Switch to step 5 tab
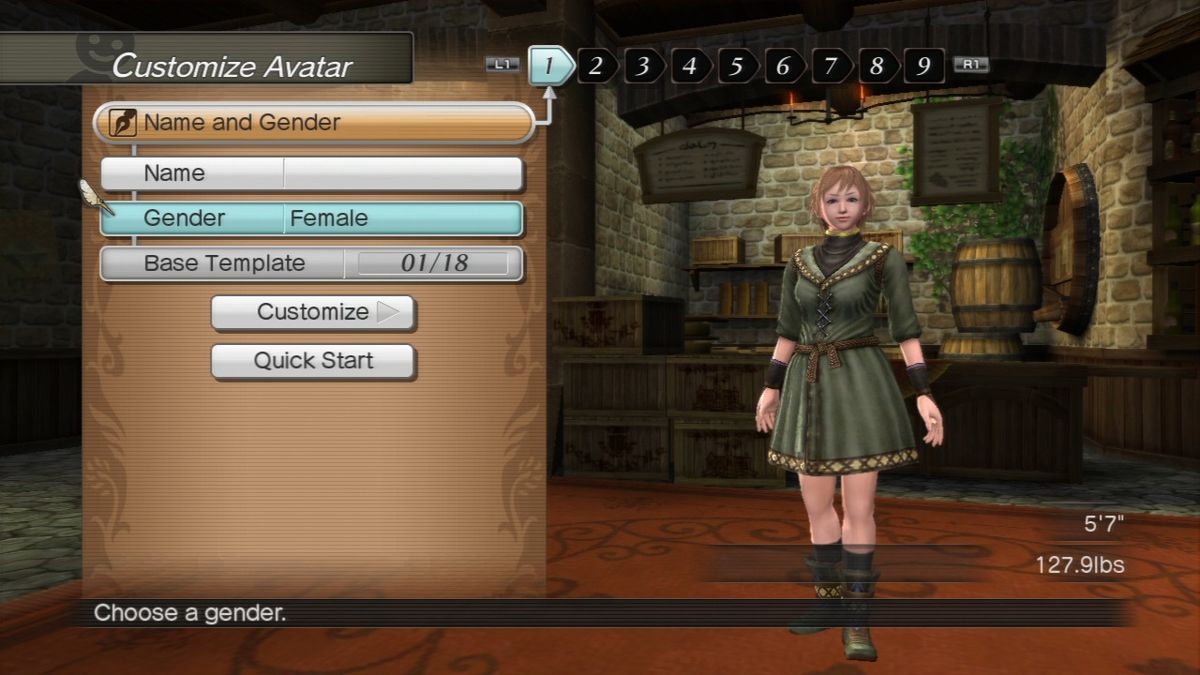Screen dimensions: 1200x675 click(737, 66)
